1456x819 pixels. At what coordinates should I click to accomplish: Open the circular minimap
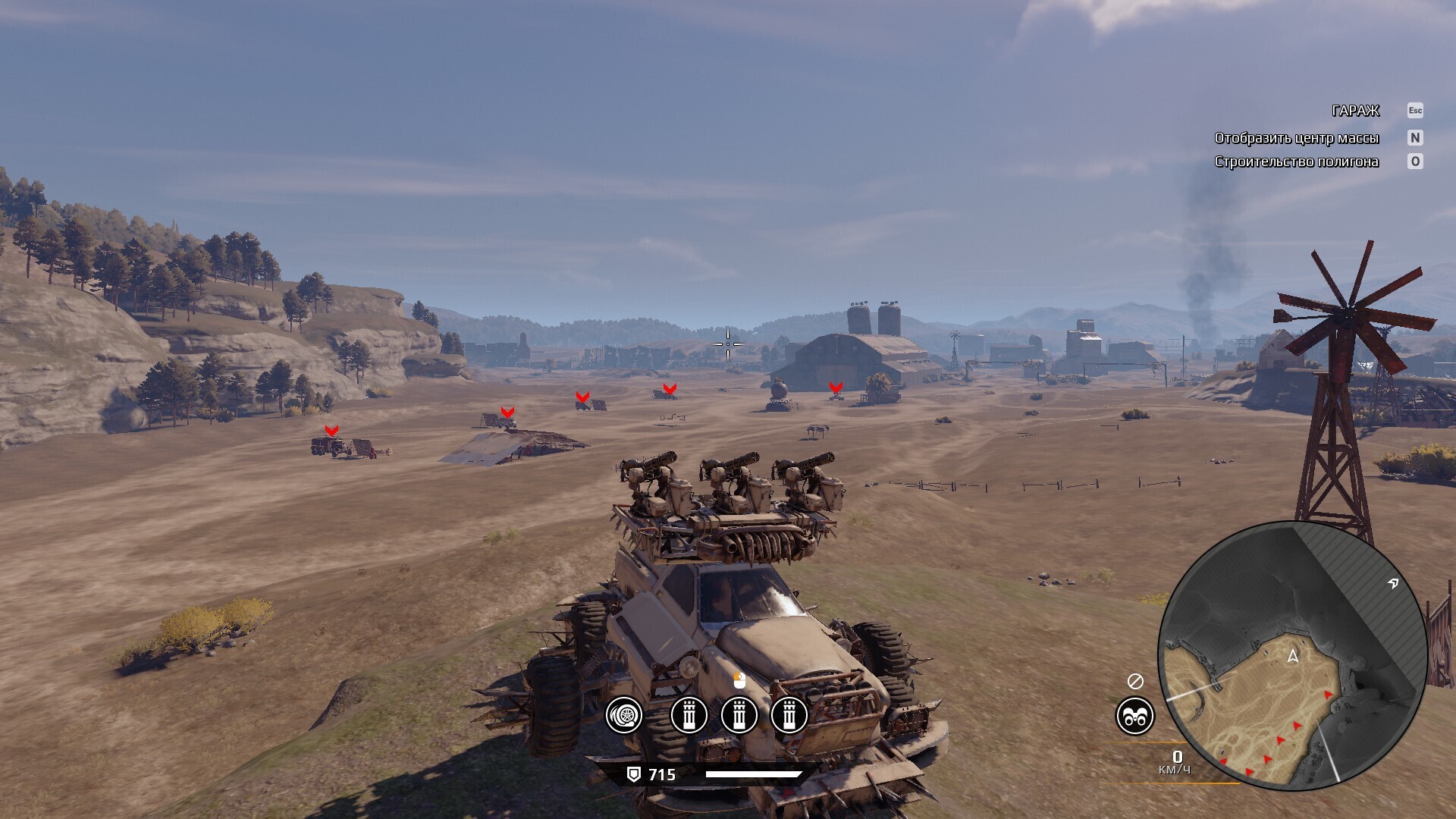pos(1292,655)
